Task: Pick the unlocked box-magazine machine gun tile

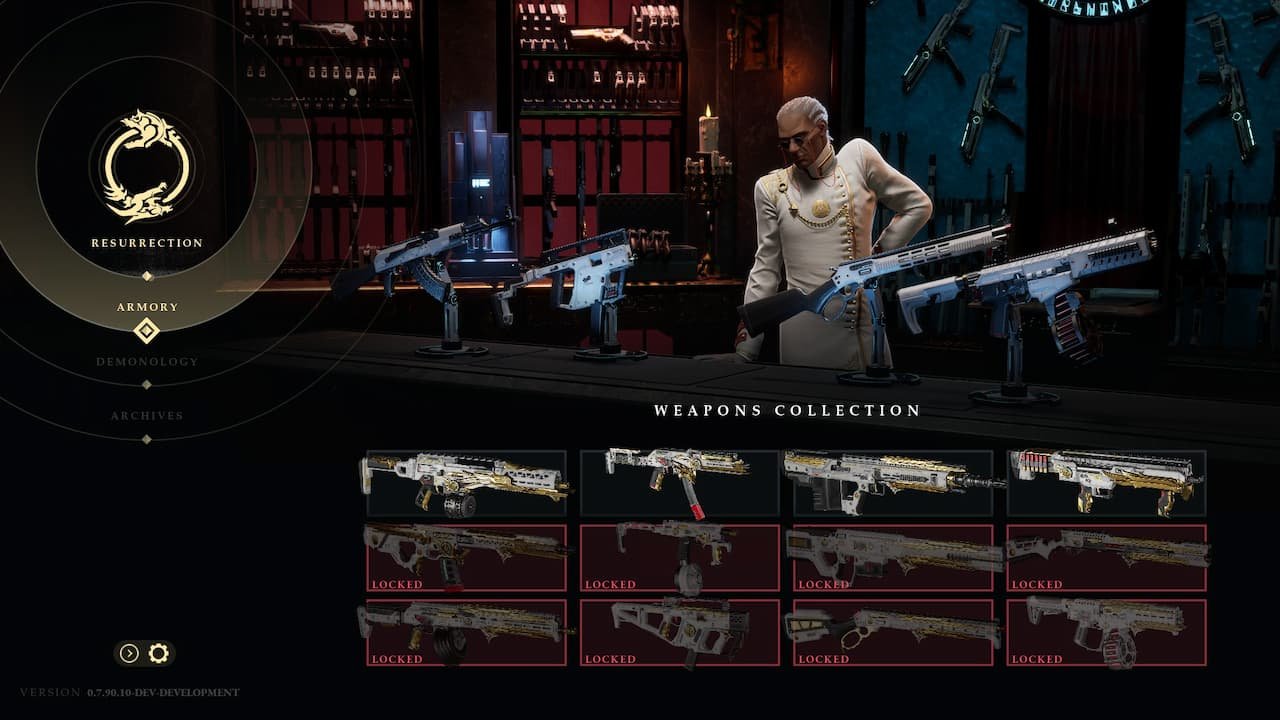Action: coord(892,483)
